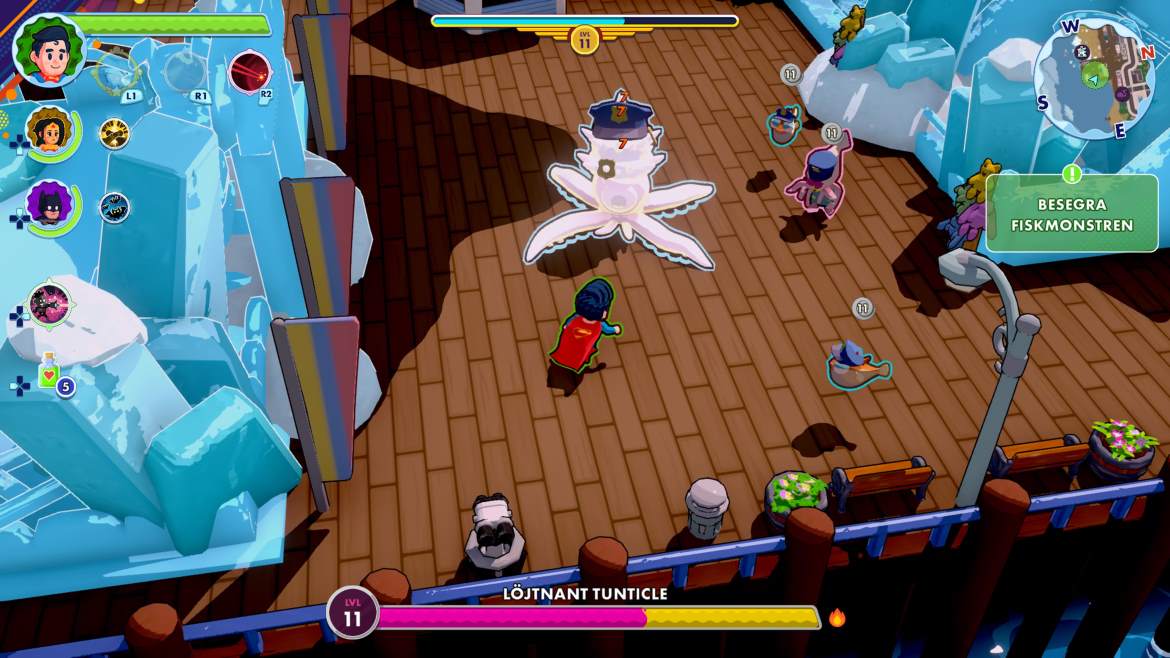Trigger the pink team attack icon
1170x658 pixels.
point(48,305)
